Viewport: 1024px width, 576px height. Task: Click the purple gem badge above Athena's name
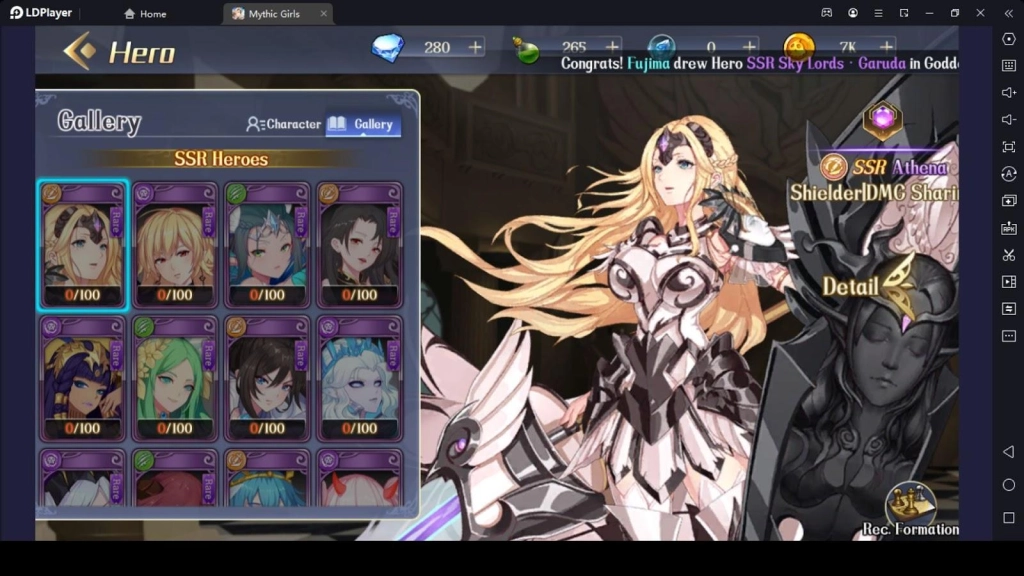[x=883, y=119]
